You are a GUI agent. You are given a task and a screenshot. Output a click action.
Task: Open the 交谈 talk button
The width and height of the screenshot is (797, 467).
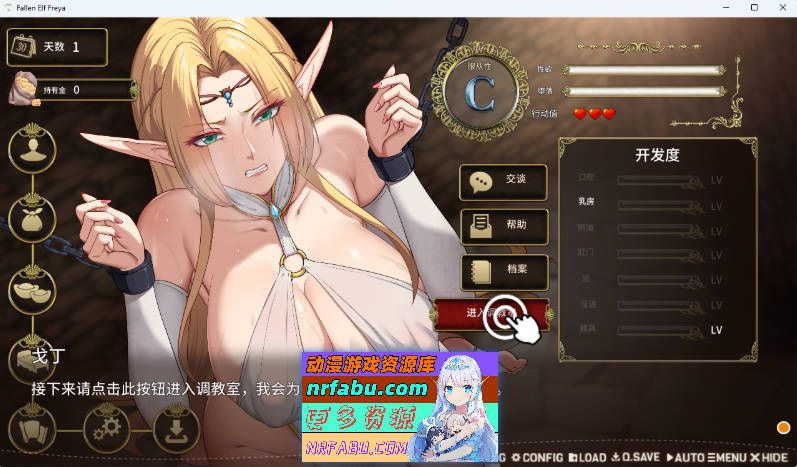[x=503, y=181]
